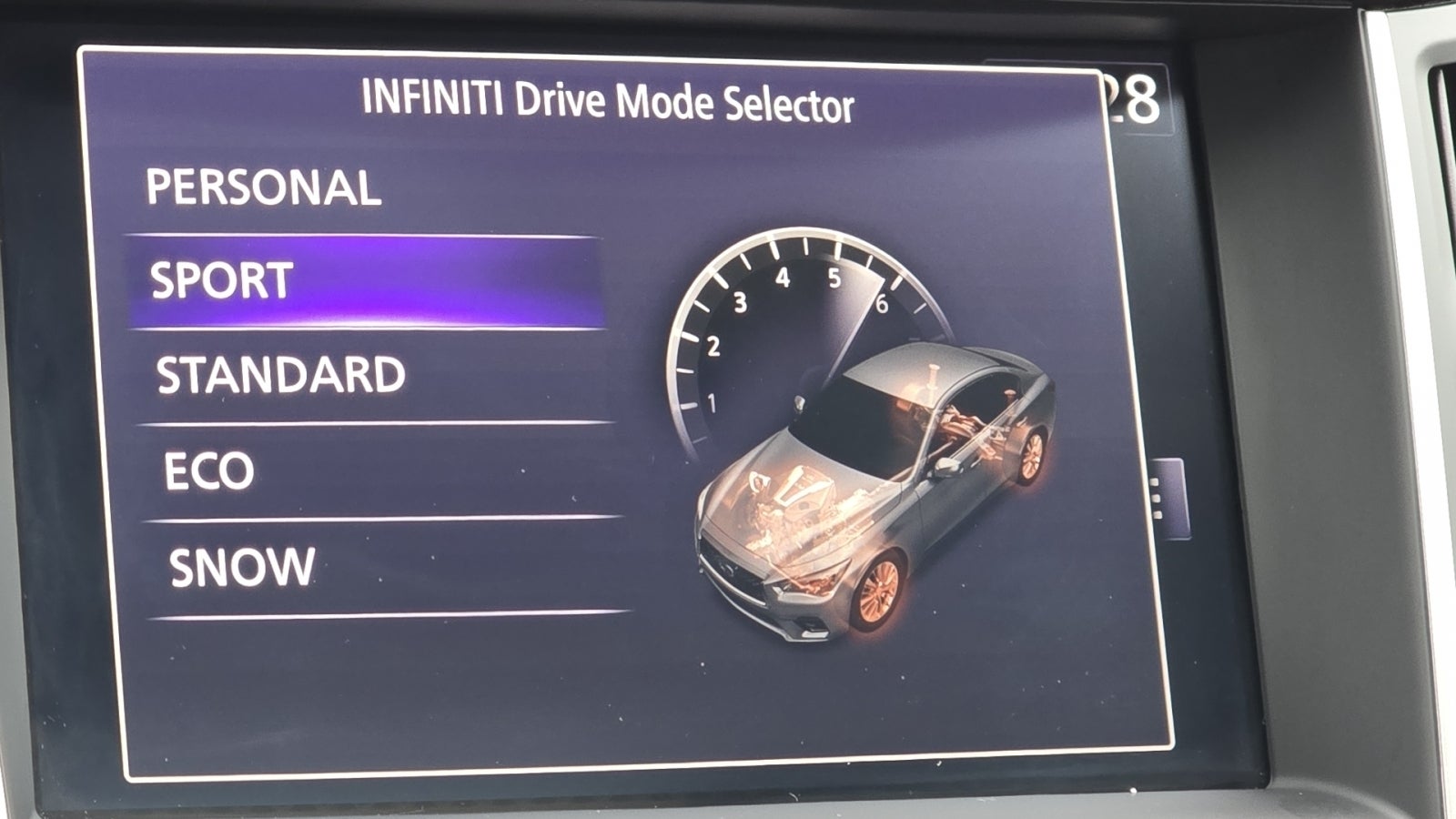Tap the car's side mirror in the illustration
The image size is (1456, 819).
pyautogui.click(x=946, y=464)
